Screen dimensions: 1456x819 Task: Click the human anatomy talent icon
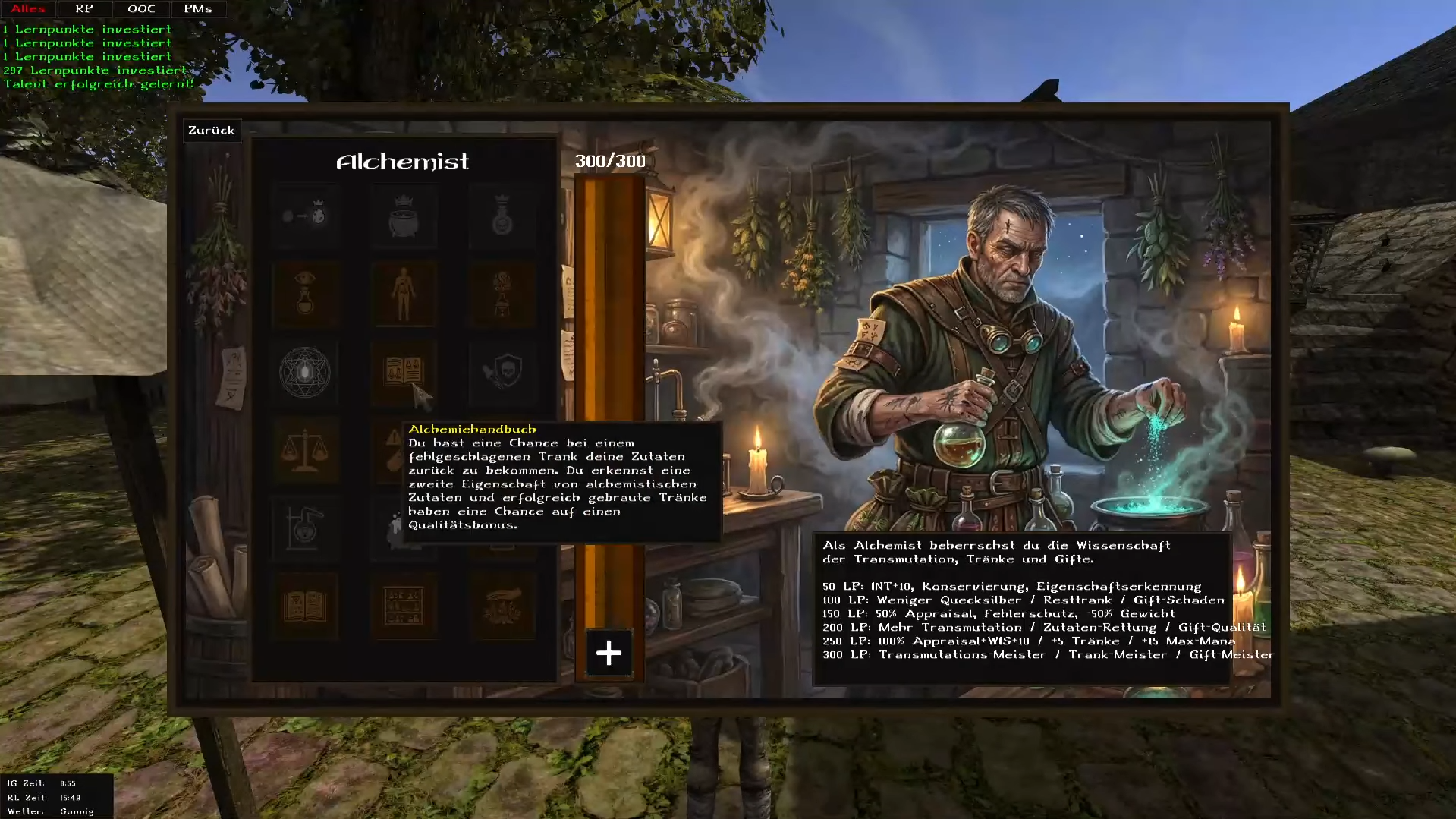pyautogui.click(x=404, y=295)
